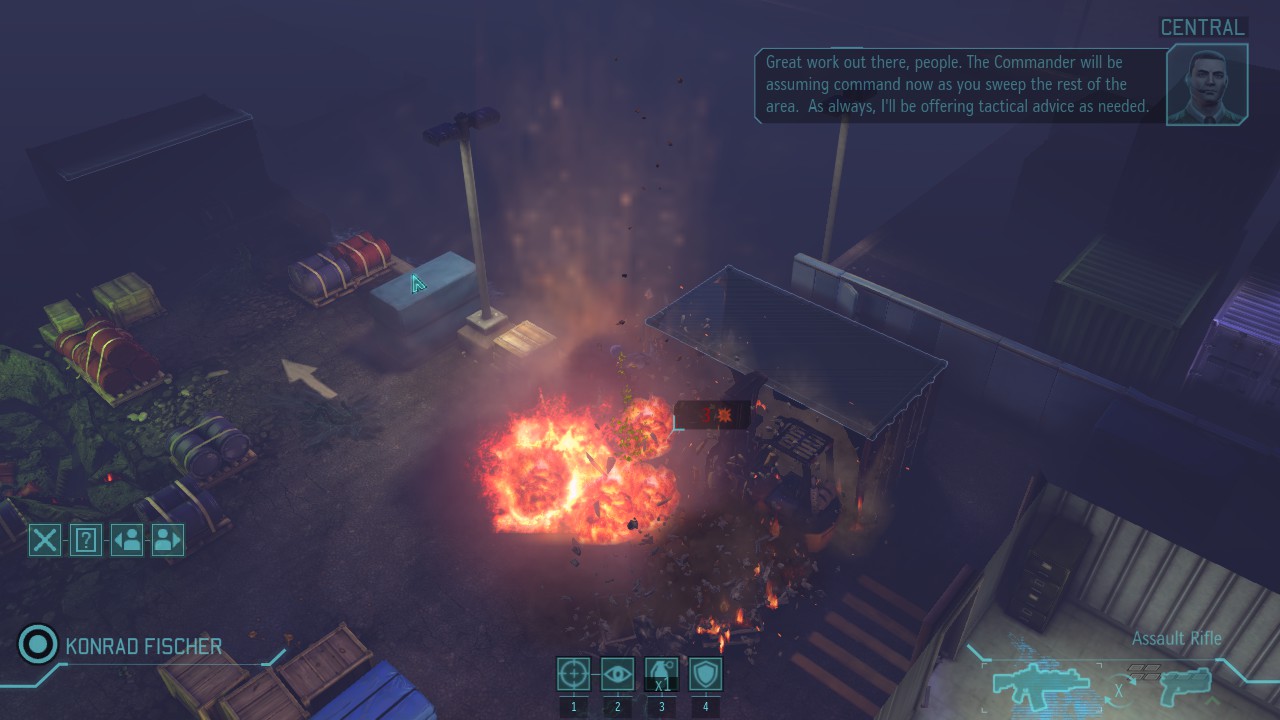The height and width of the screenshot is (720, 1280).
Task: Switch to the pistol sidearm icon
Action: point(1186,684)
